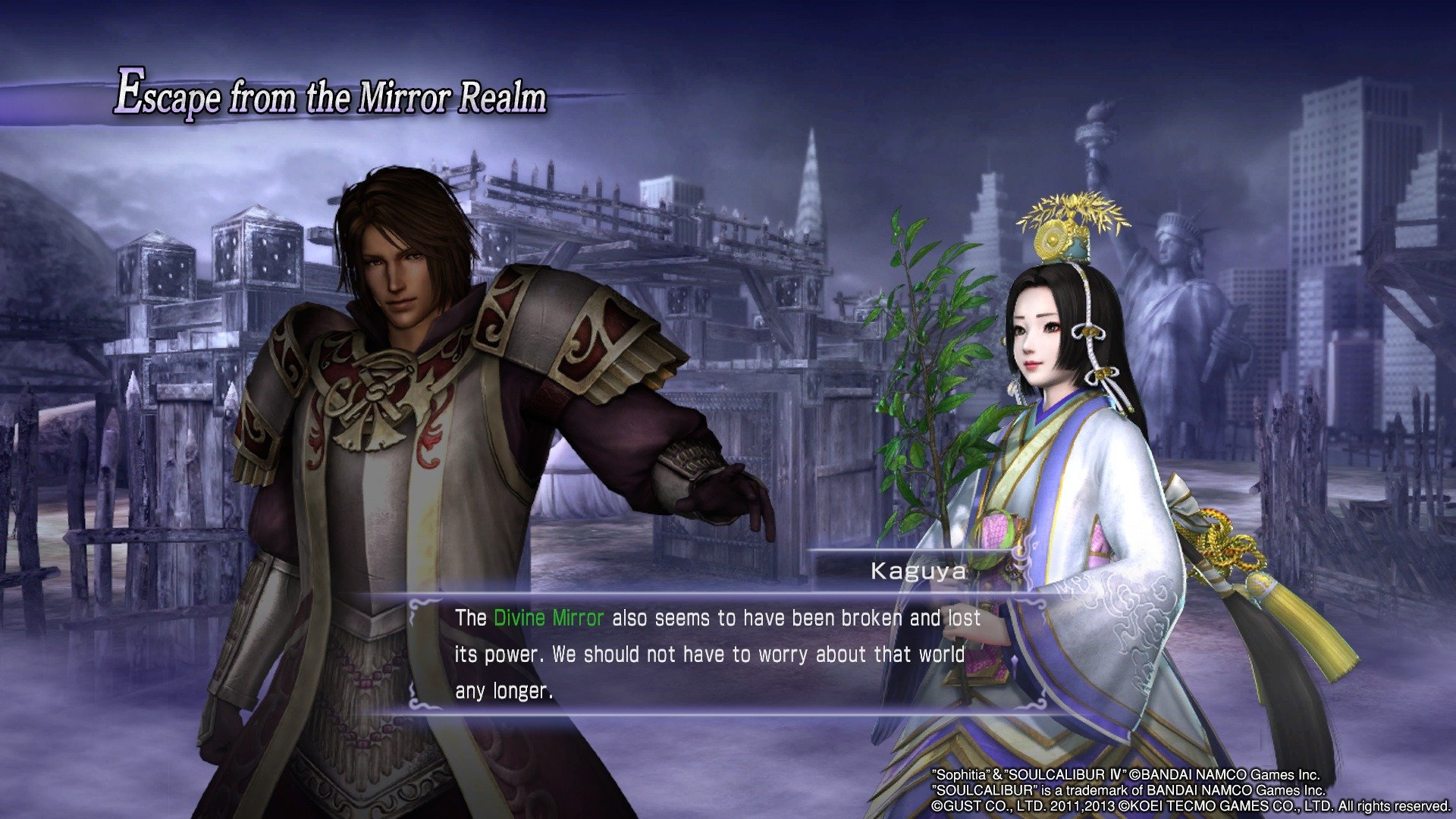
Task: Select the white hair ribbons on Kaguya
Action: point(1092,356)
